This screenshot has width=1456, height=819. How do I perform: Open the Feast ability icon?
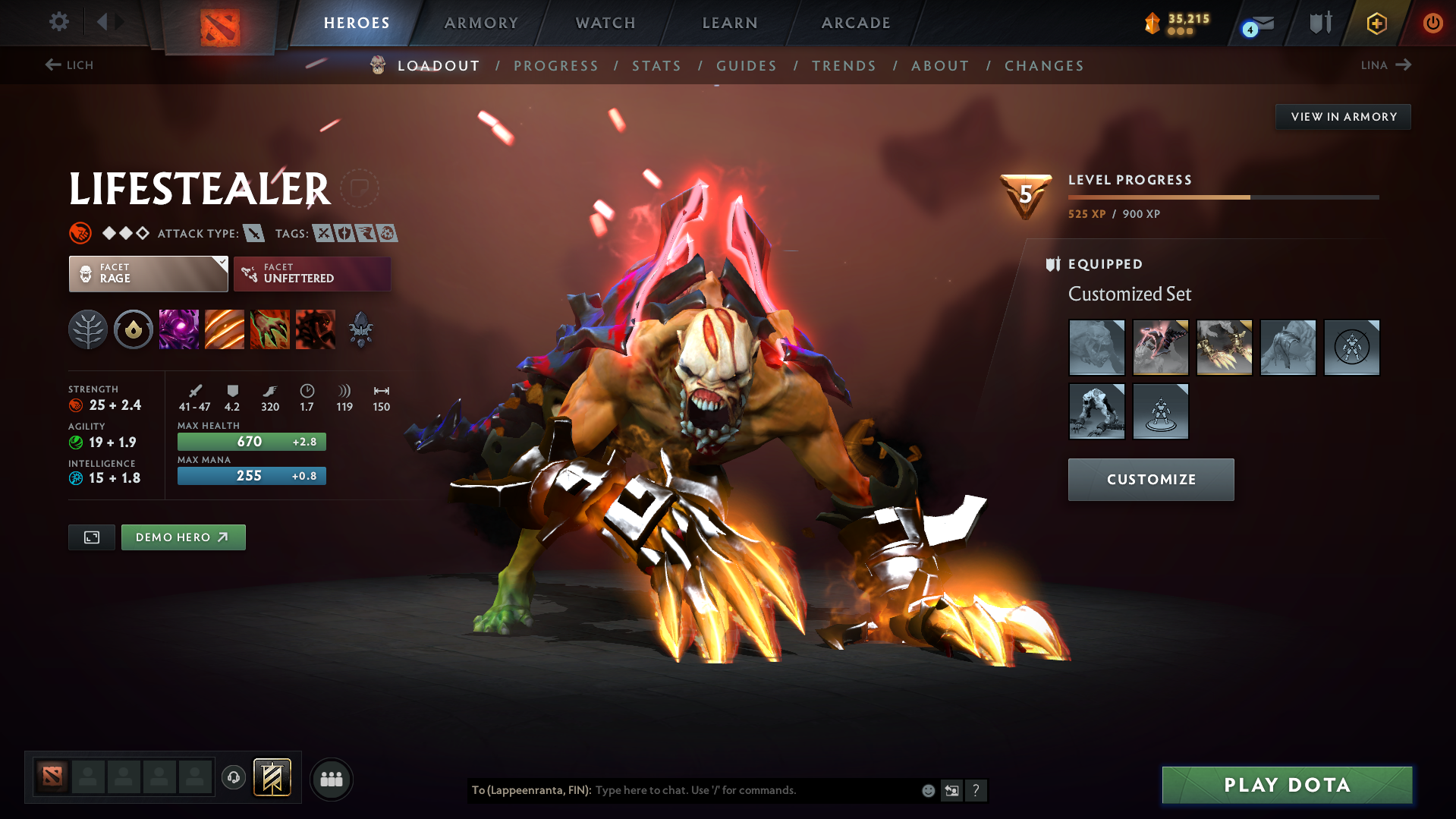click(x=225, y=329)
